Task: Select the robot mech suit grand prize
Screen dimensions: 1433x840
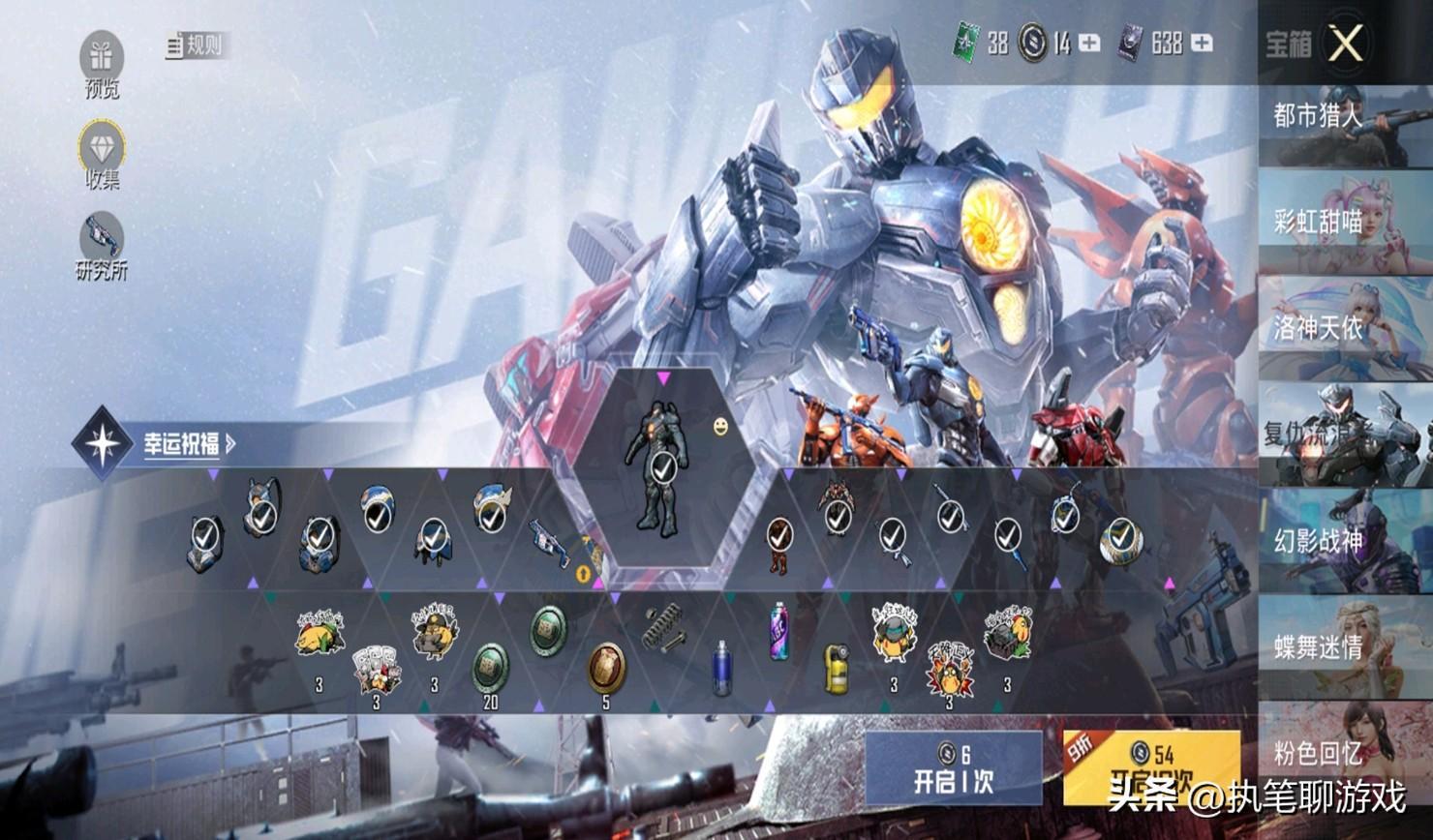Action: (x=662, y=466)
